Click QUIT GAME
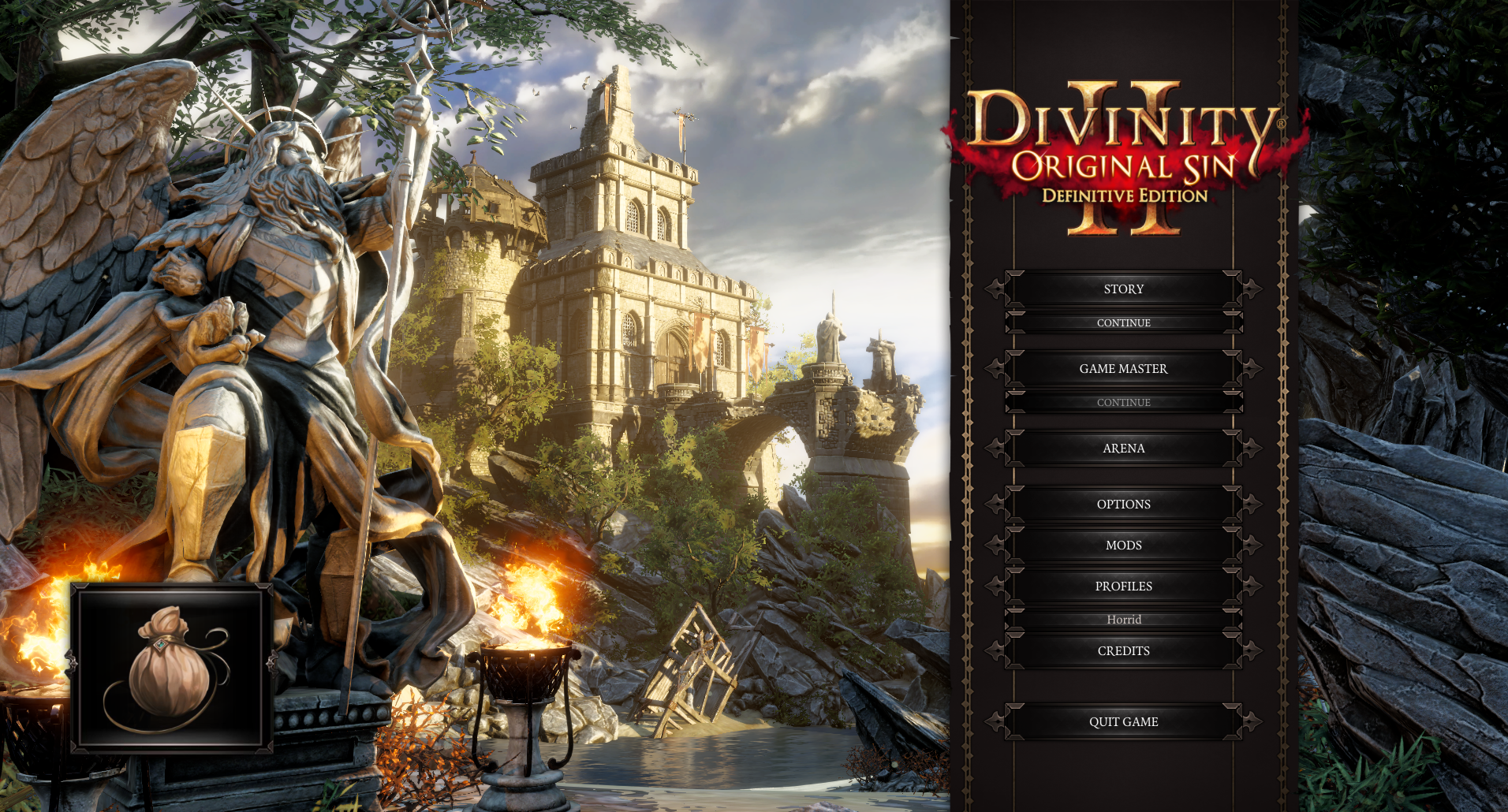This screenshot has width=1508, height=812. (1123, 721)
